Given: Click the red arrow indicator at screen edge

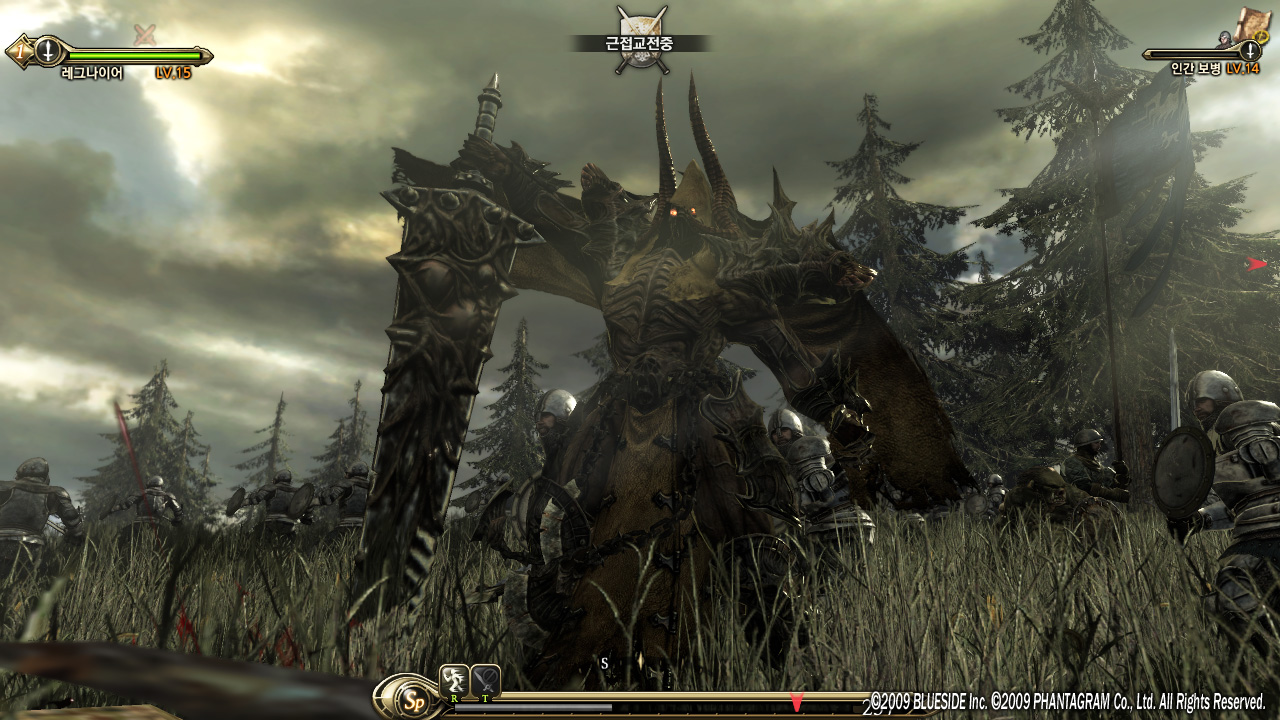Looking at the screenshot, I should point(1256,264).
